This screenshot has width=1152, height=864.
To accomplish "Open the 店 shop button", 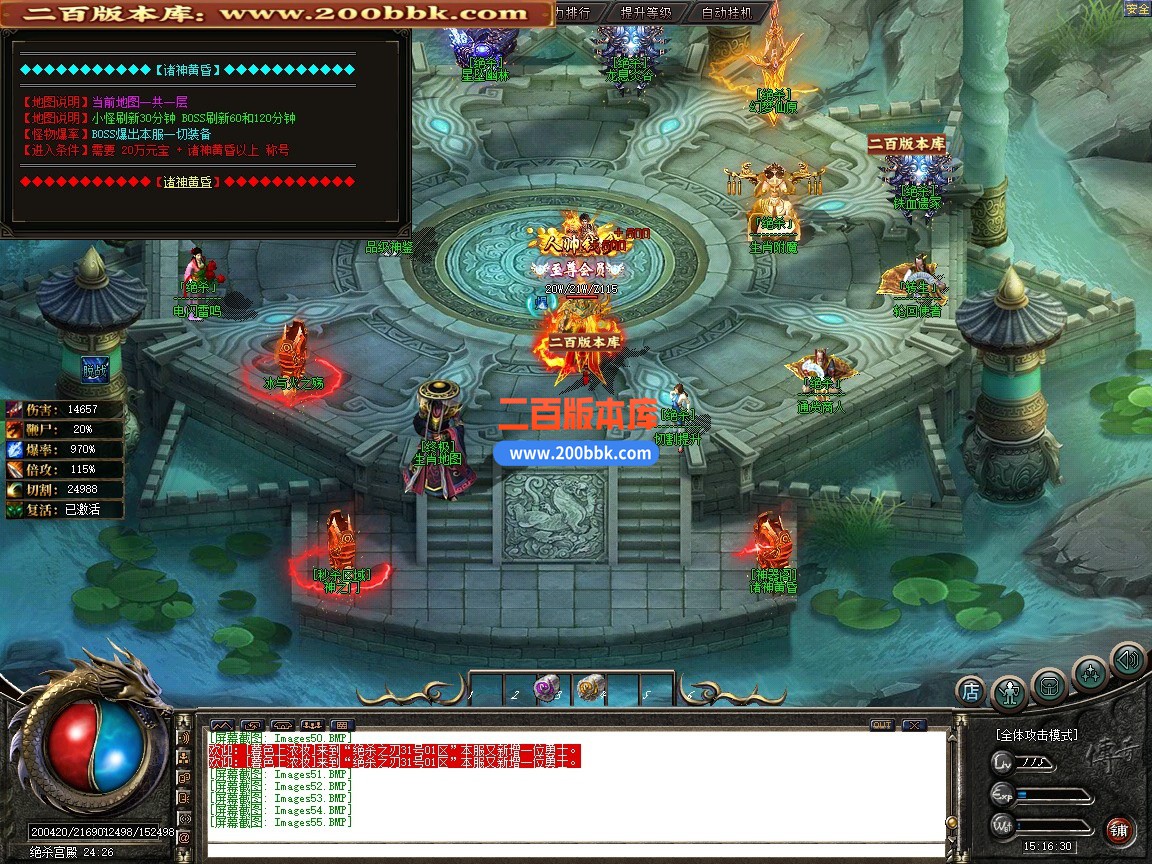I will point(970,690).
